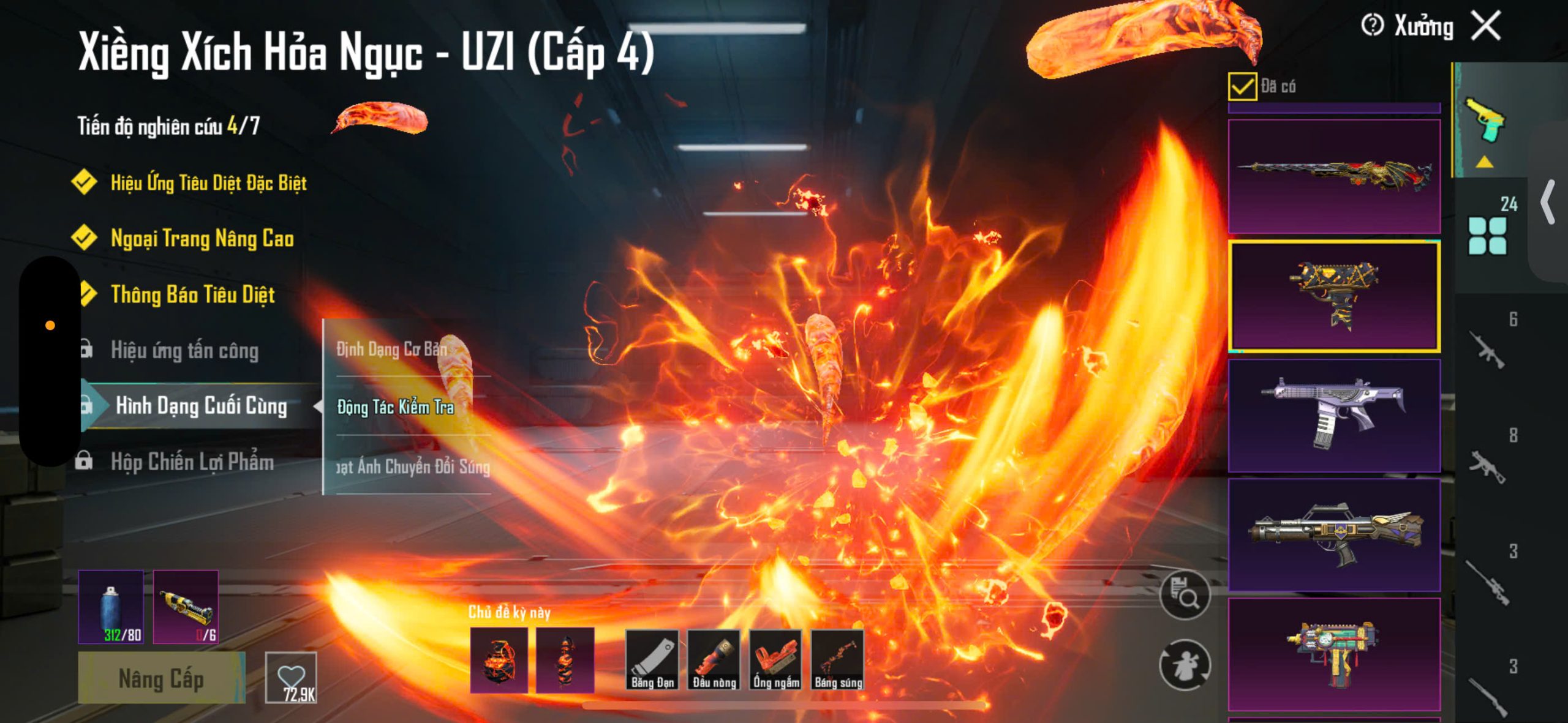The width and height of the screenshot is (1568, 723).
Task: Choose Định Dạng Cơ Bản sub-option
Action: click(x=392, y=349)
